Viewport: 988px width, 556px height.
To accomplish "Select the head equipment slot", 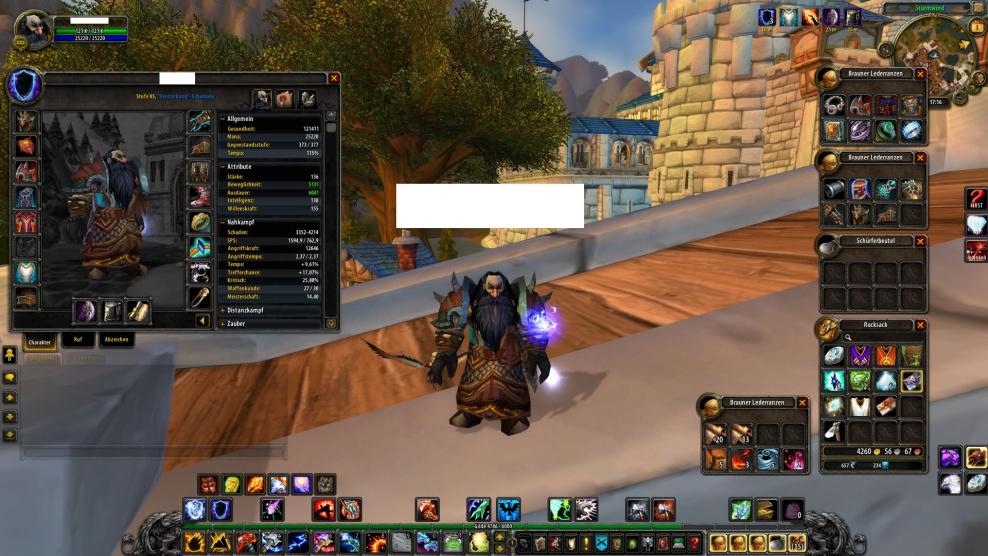I will click(x=26, y=121).
